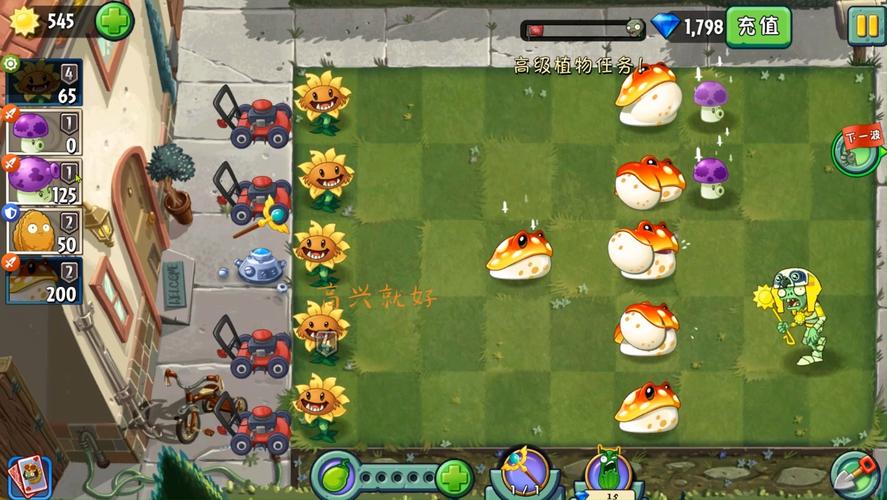Pause the game
887x500 pixels.
pos(865,26)
